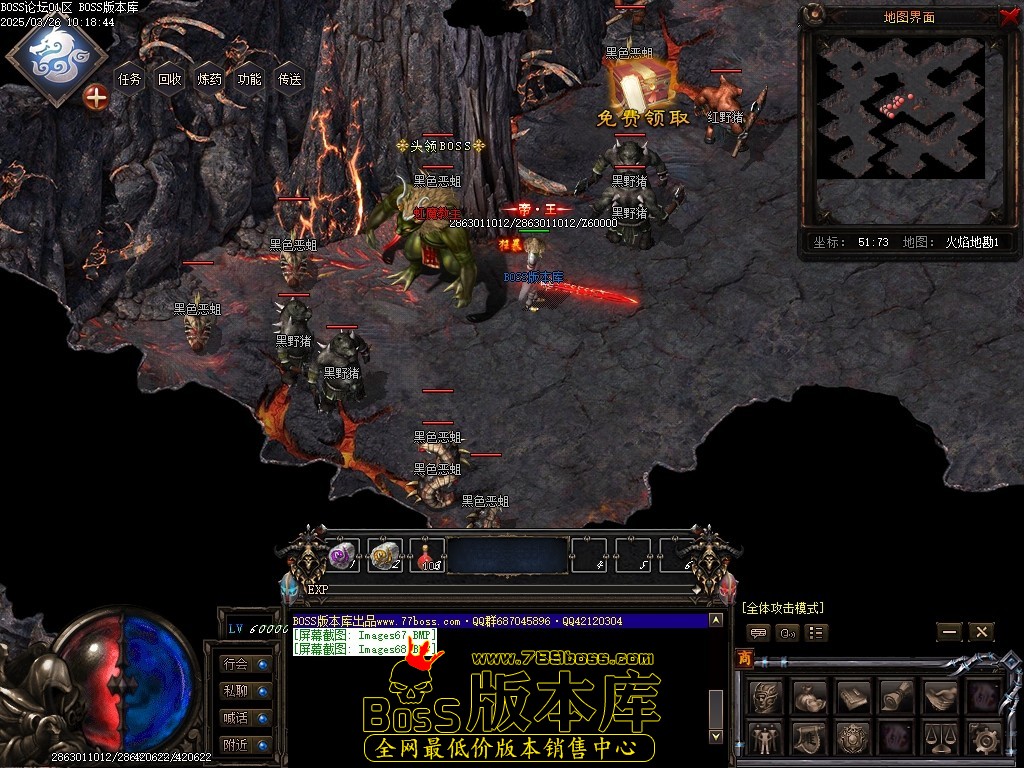Close the minimap panel
This screenshot has height=768, width=1024.
(x=1008, y=16)
